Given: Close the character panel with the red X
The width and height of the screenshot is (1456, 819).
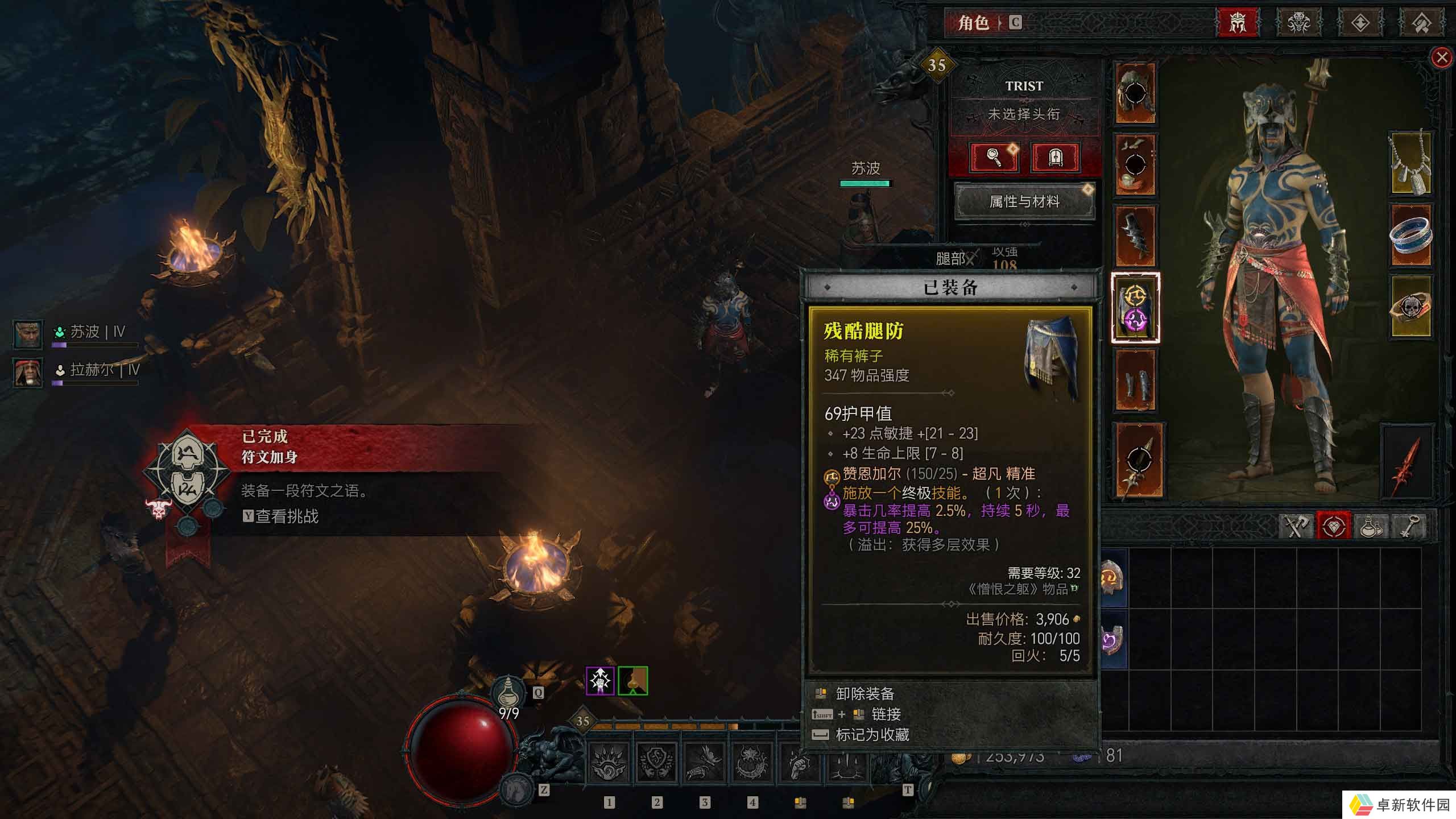Looking at the screenshot, I should [x=1441, y=57].
